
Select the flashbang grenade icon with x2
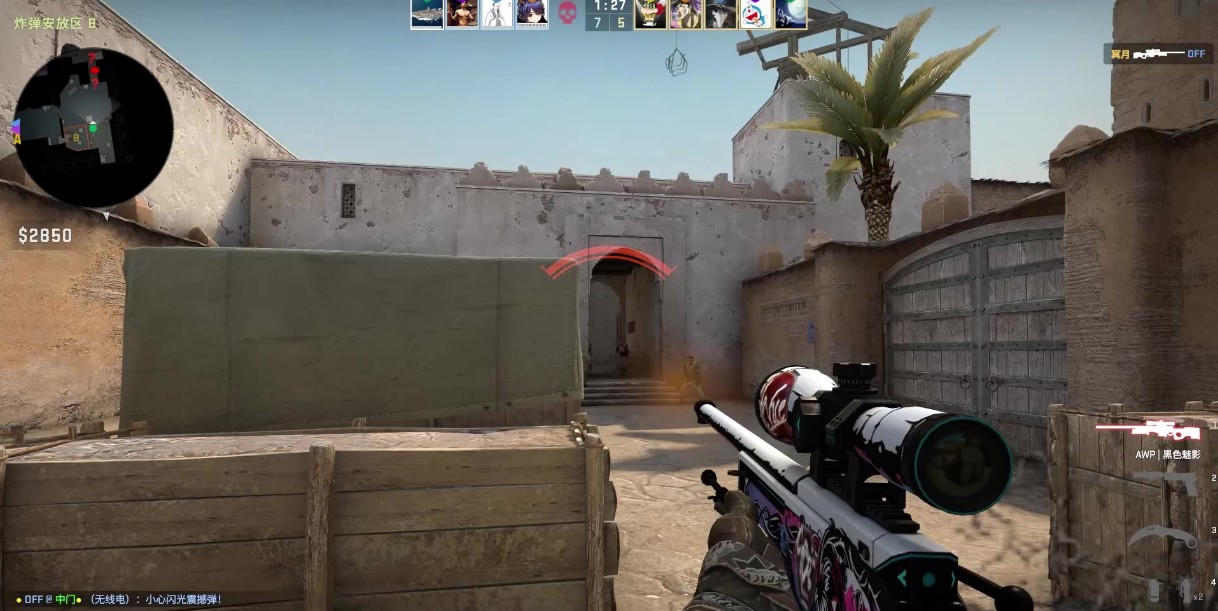(x=1186, y=589)
